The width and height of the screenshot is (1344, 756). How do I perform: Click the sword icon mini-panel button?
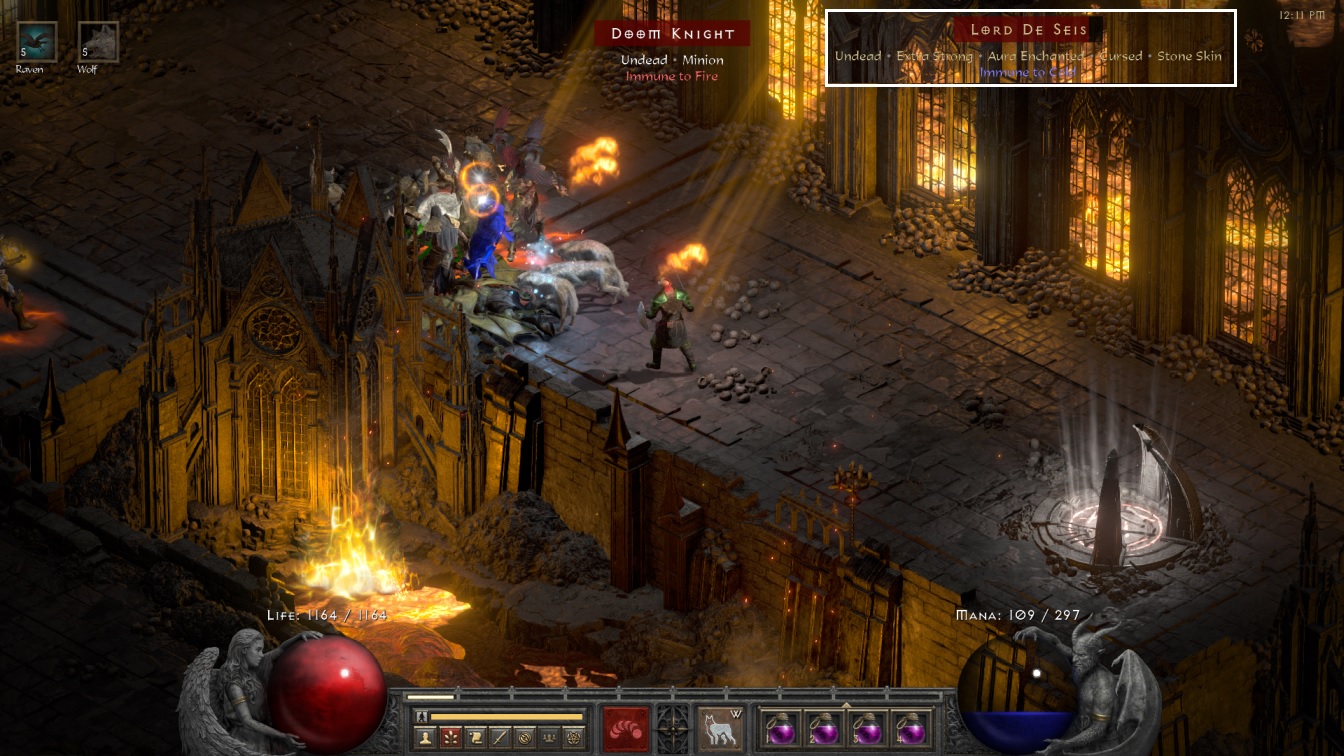point(500,738)
